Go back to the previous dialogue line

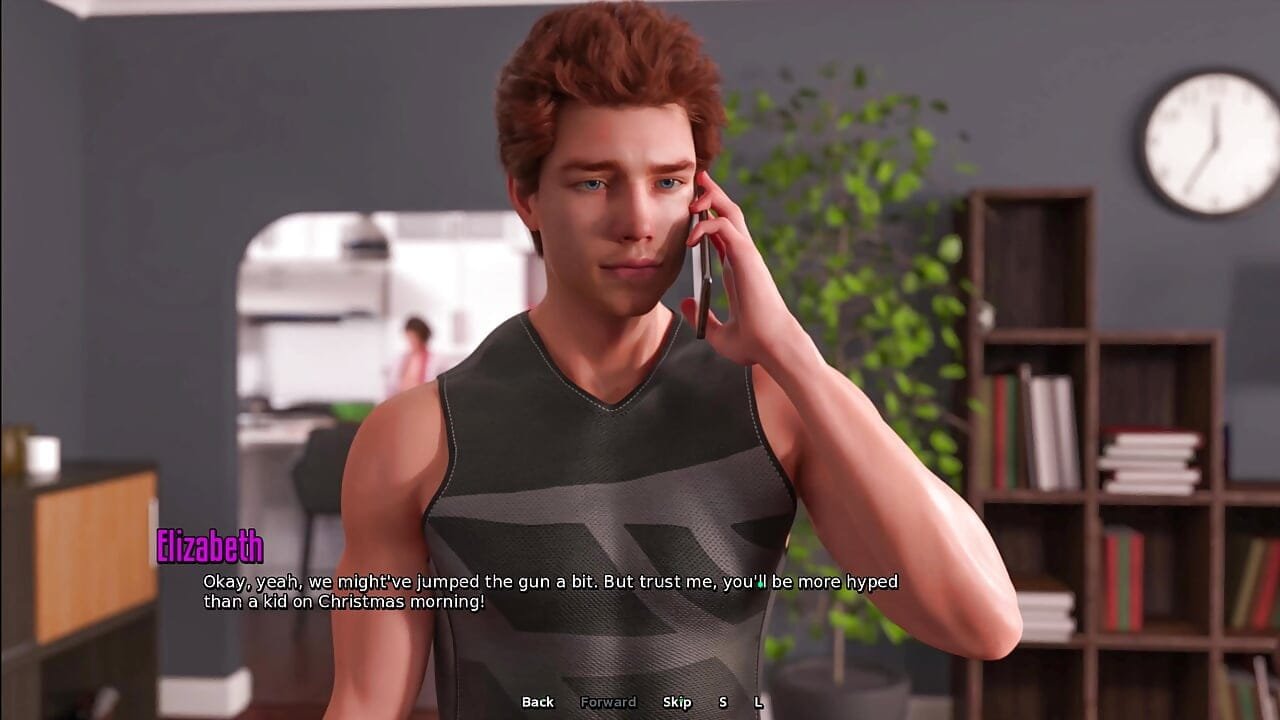[537, 702]
